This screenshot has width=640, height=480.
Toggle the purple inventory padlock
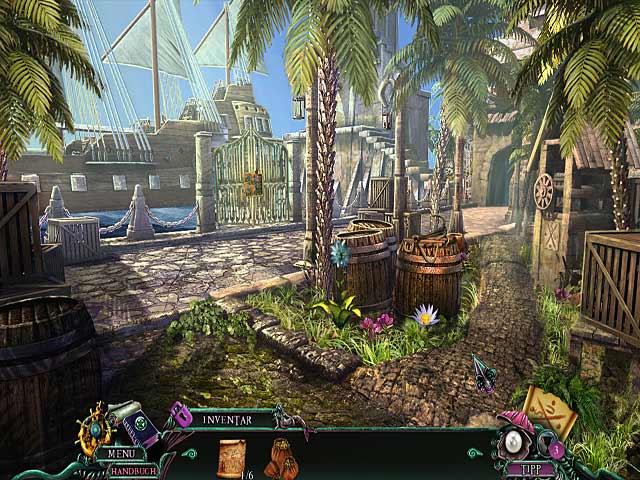click(181, 415)
